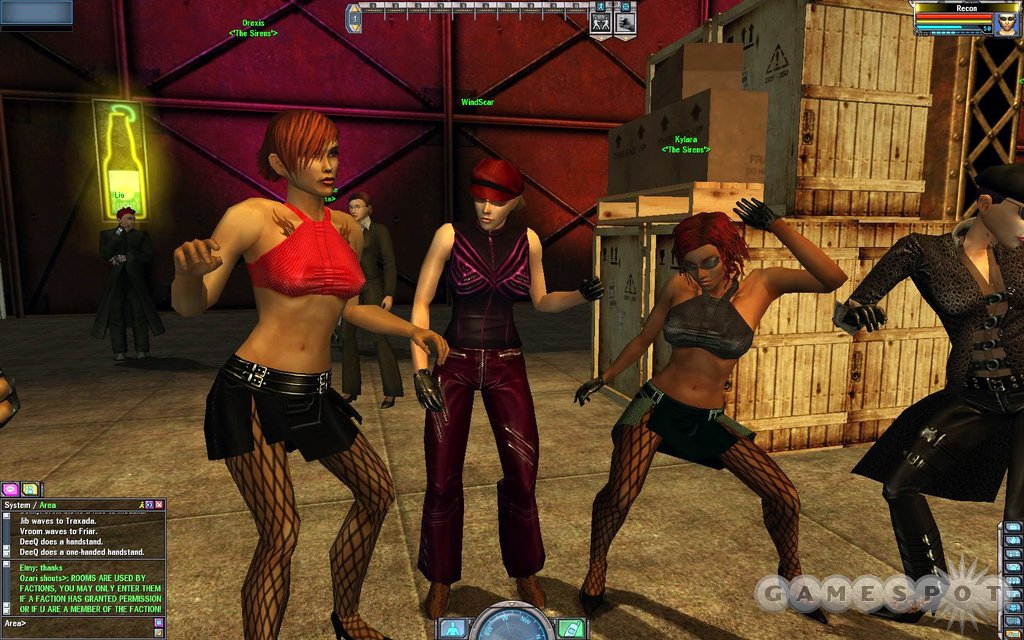Click the purple button beside the chat input
Screen dimensions: 1024x640
click(x=158, y=623)
